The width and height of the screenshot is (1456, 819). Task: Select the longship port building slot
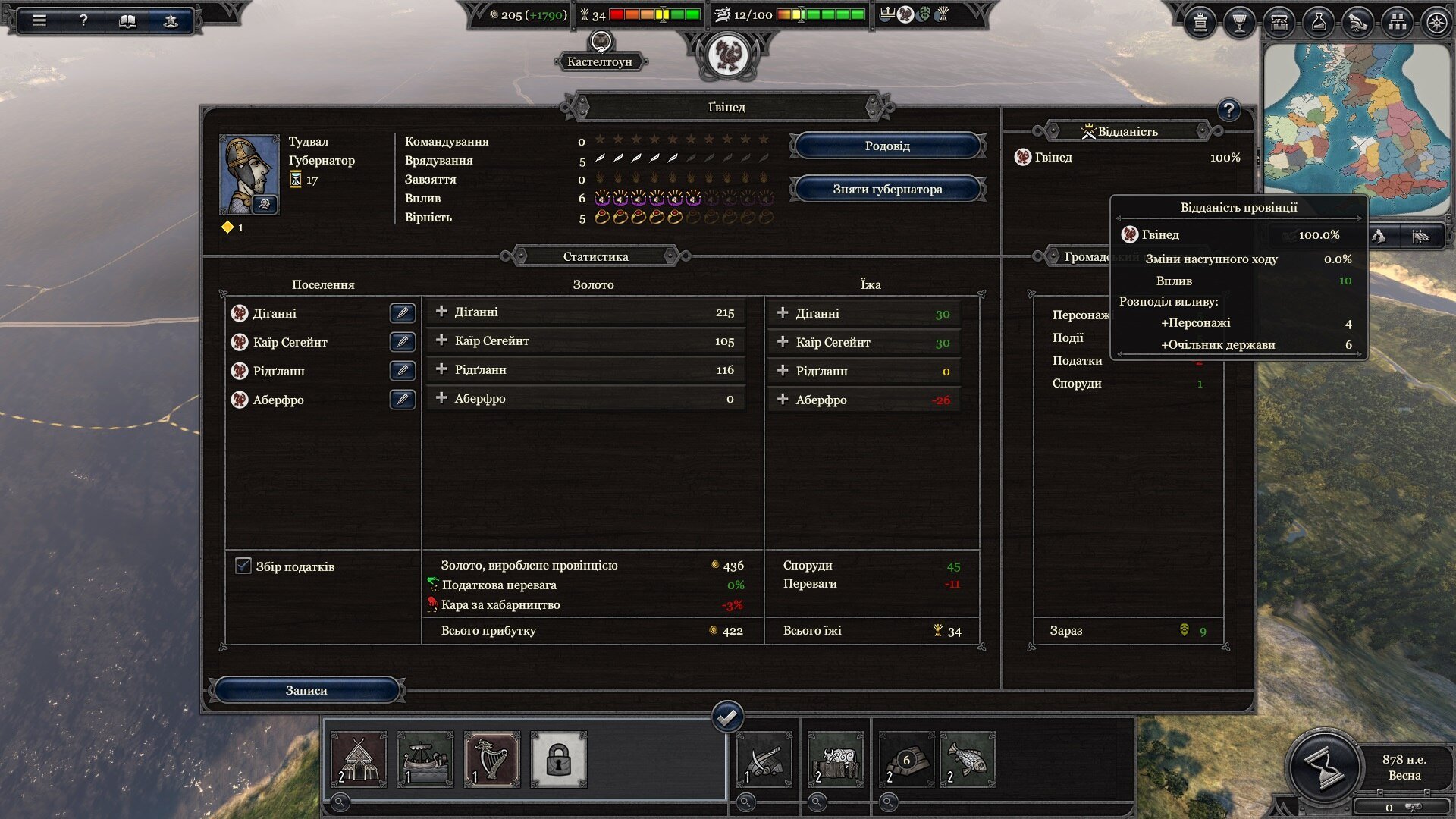coord(425,759)
